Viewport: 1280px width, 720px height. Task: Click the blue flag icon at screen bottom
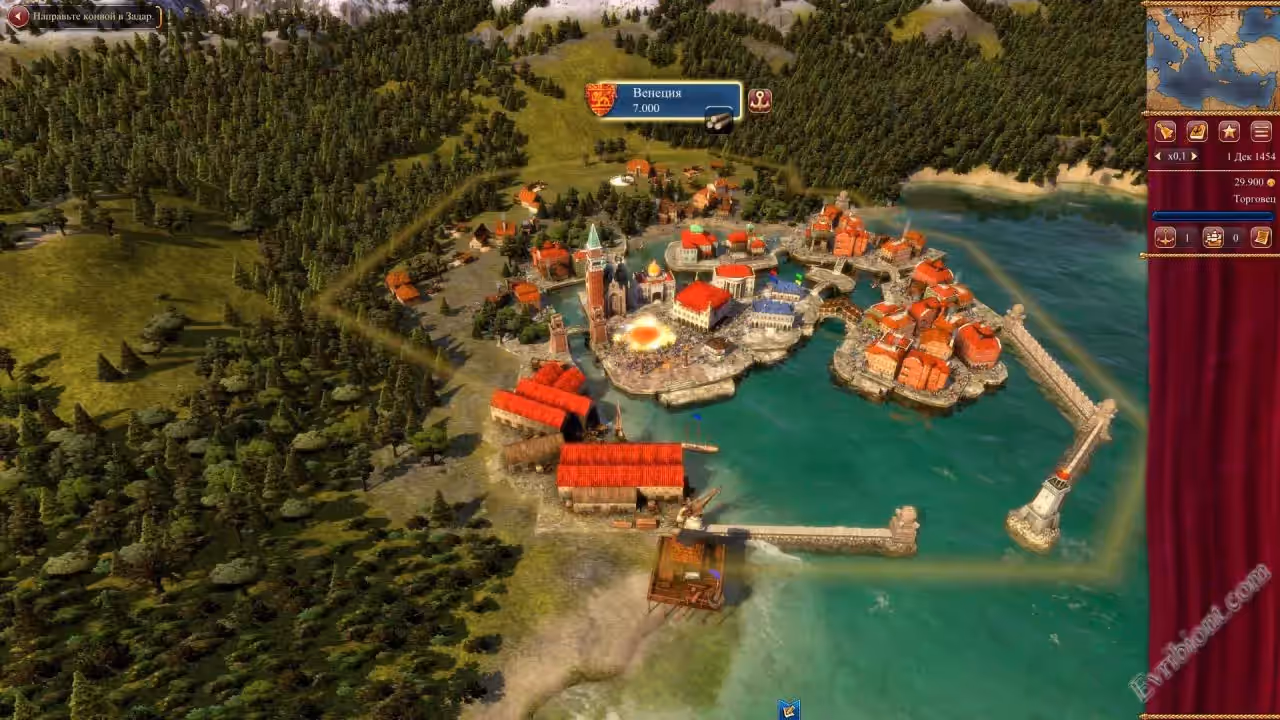789,710
